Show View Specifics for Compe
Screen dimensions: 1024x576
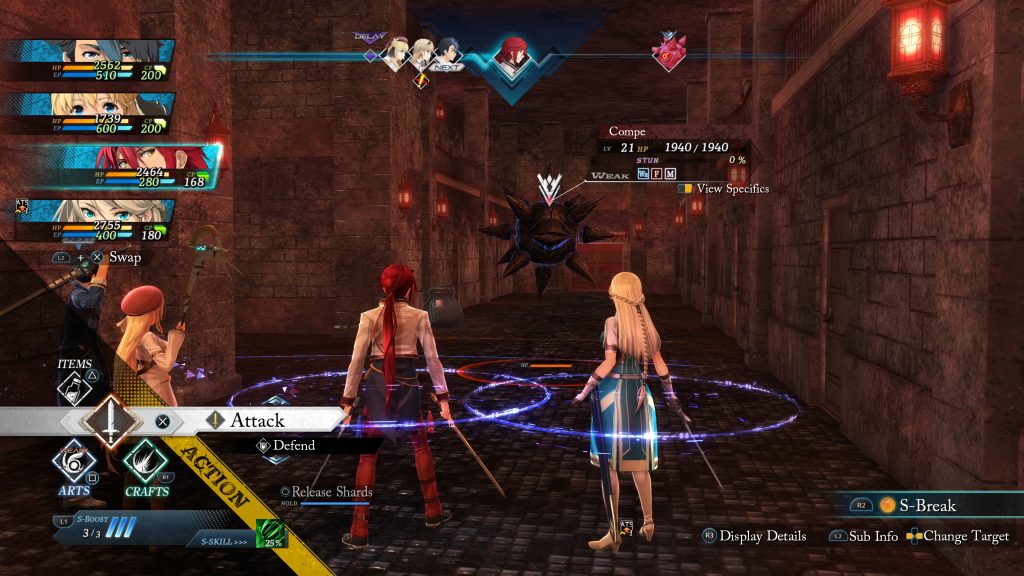pos(731,188)
